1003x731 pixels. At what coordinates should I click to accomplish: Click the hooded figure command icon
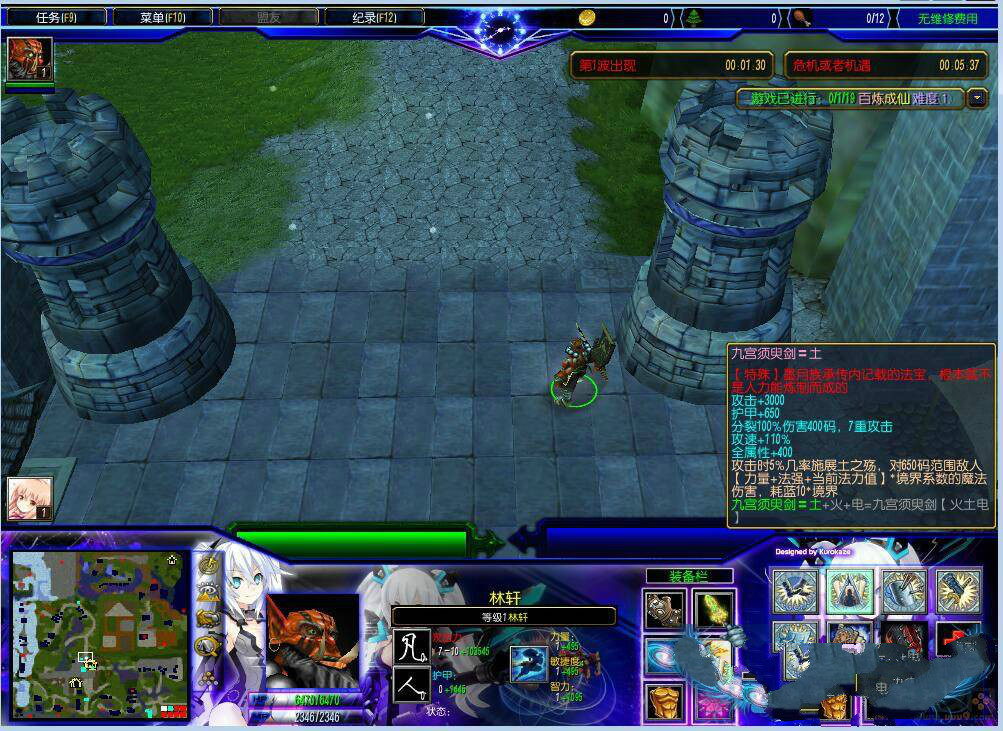pos(849,589)
